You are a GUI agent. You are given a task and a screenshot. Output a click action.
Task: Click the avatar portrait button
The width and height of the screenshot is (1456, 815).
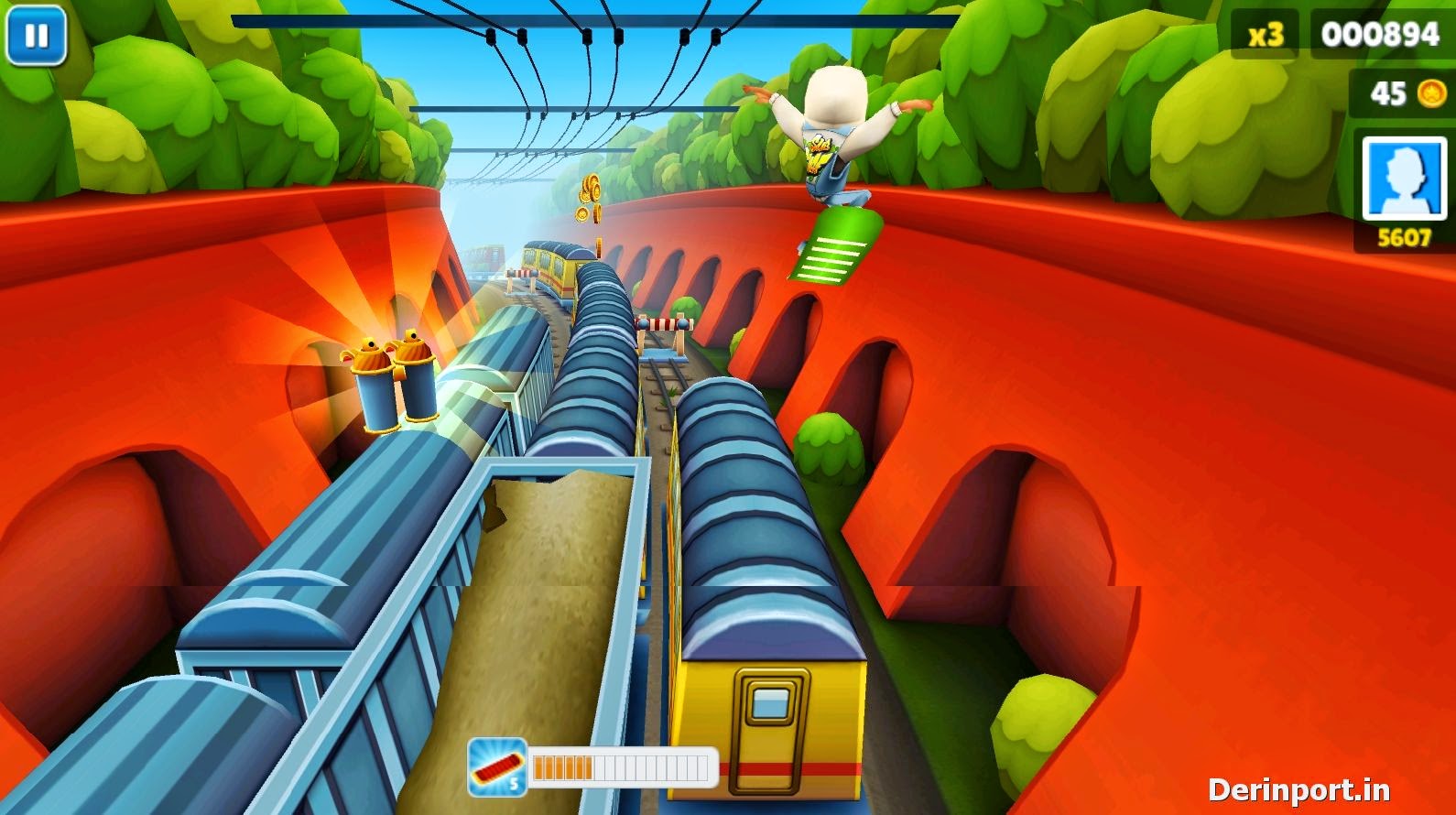(1403, 179)
